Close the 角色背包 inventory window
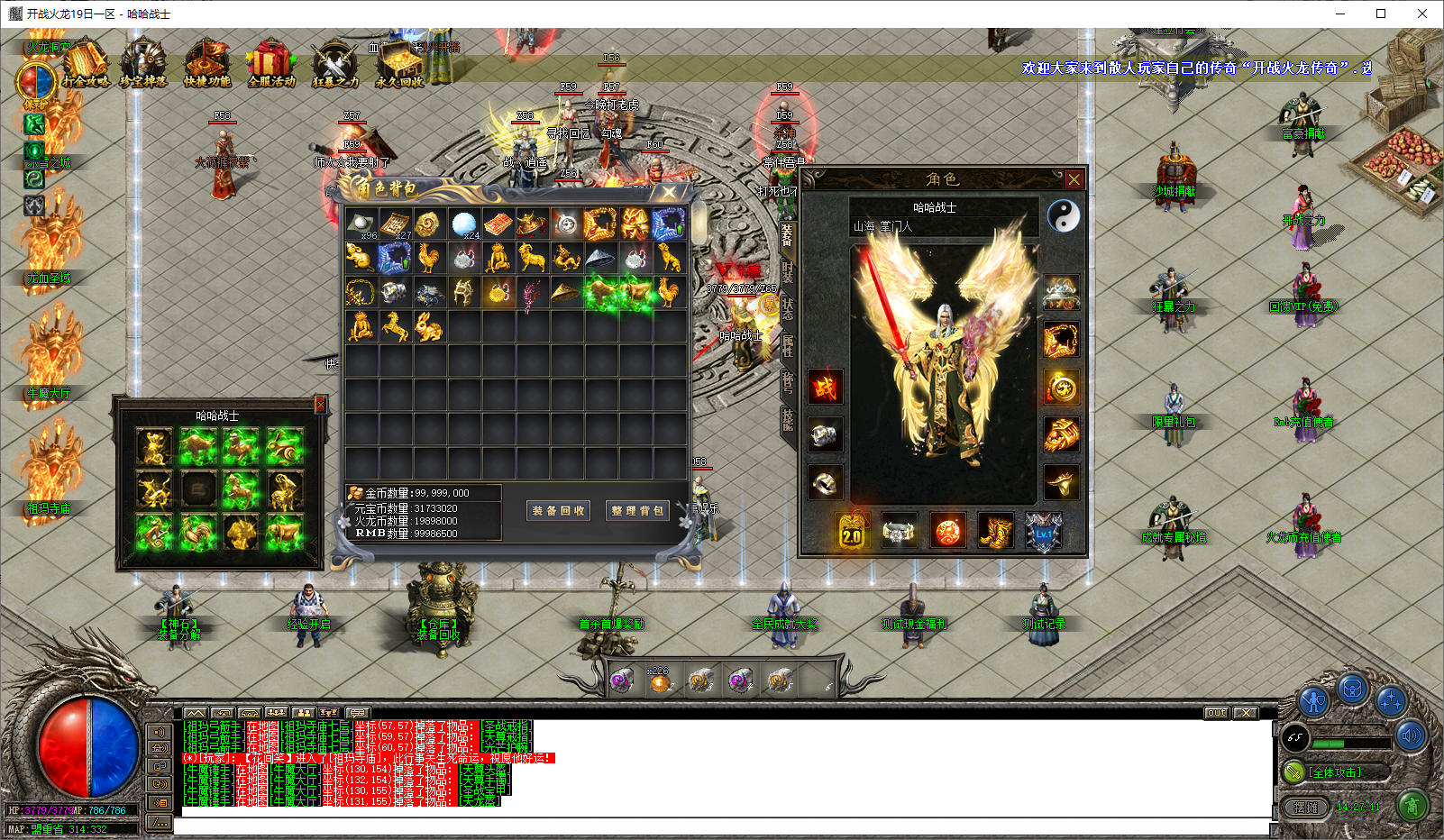1444x840 pixels. point(669,192)
